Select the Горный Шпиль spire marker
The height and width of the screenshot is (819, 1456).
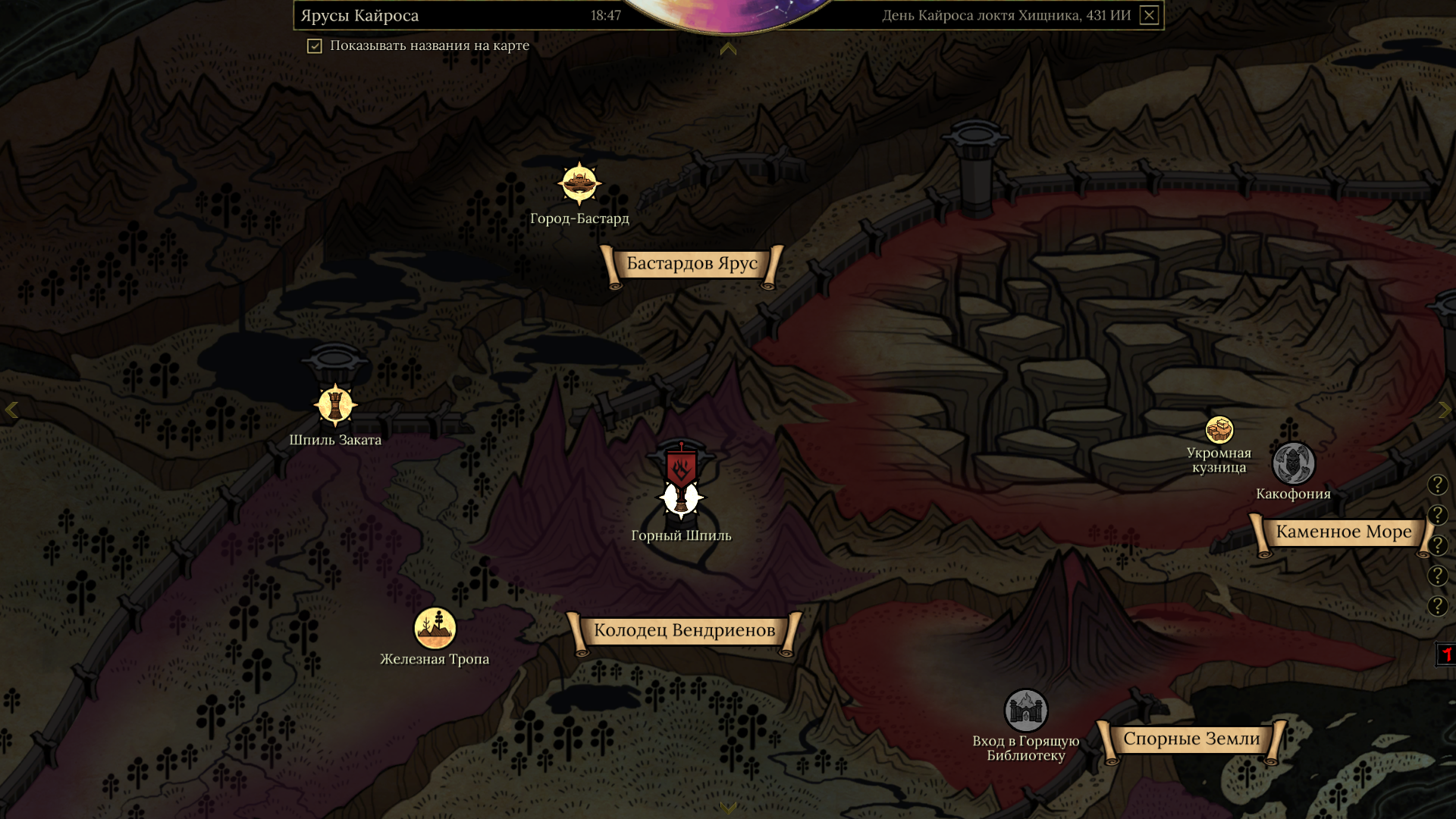pos(681,497)
